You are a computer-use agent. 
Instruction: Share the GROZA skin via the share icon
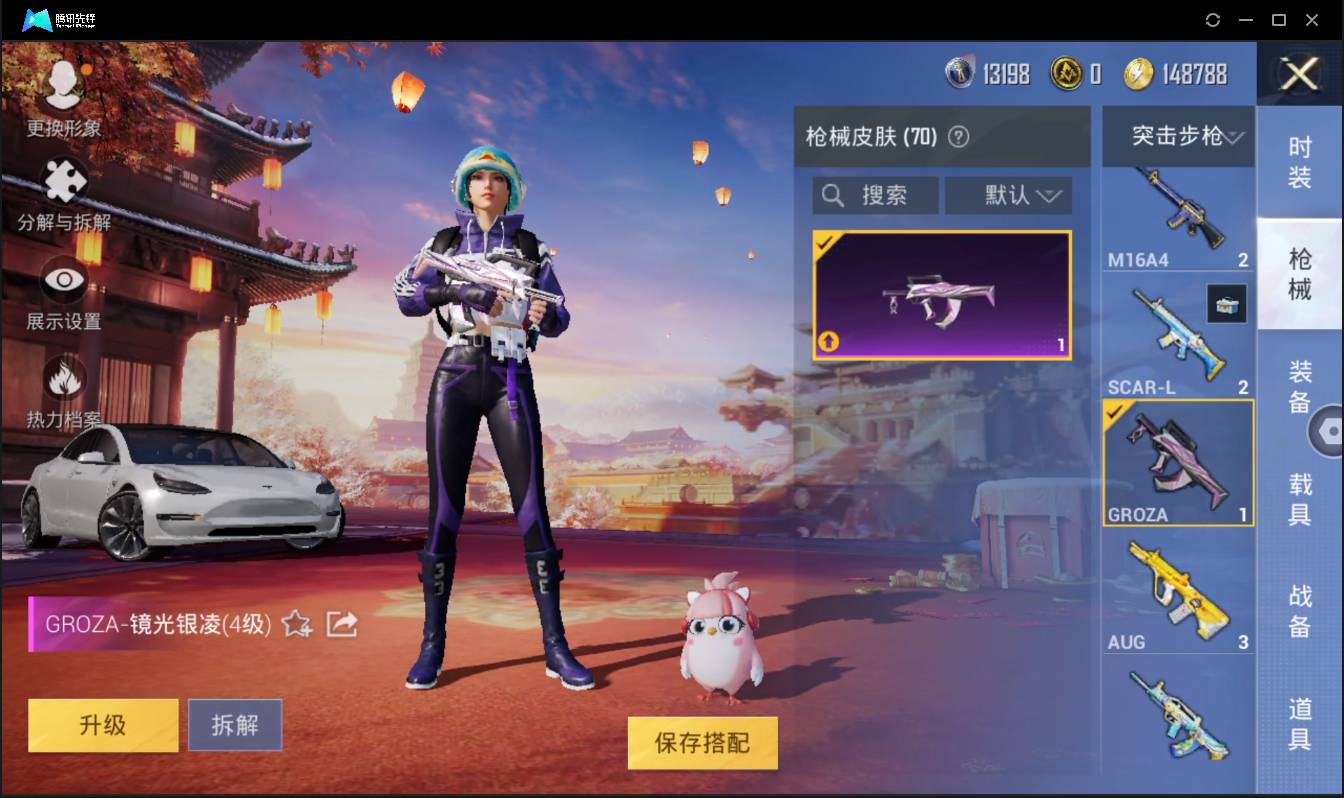[x=341, y=622]
